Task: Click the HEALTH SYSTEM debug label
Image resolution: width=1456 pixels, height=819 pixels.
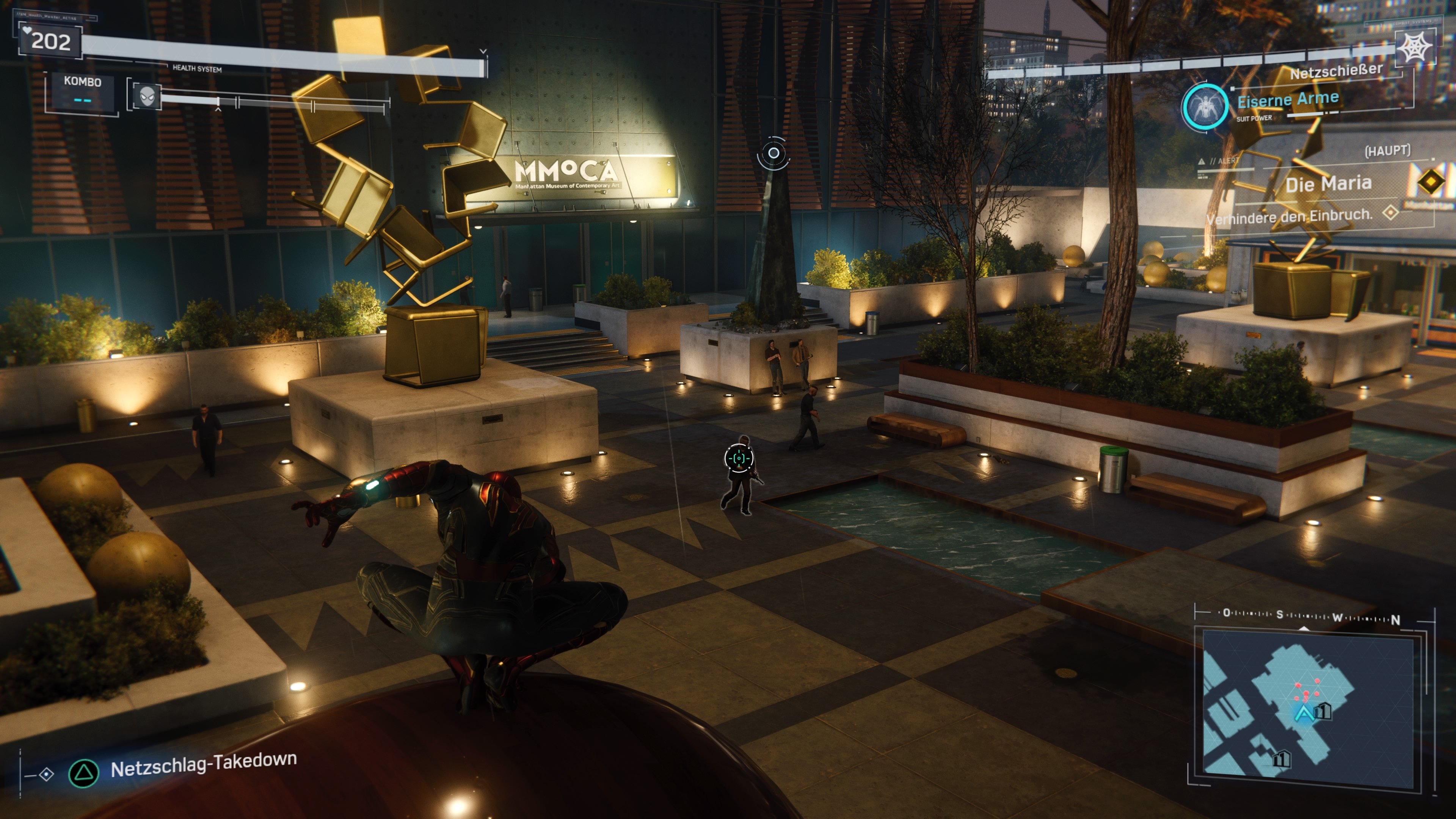Action: (x=197, y=68)
